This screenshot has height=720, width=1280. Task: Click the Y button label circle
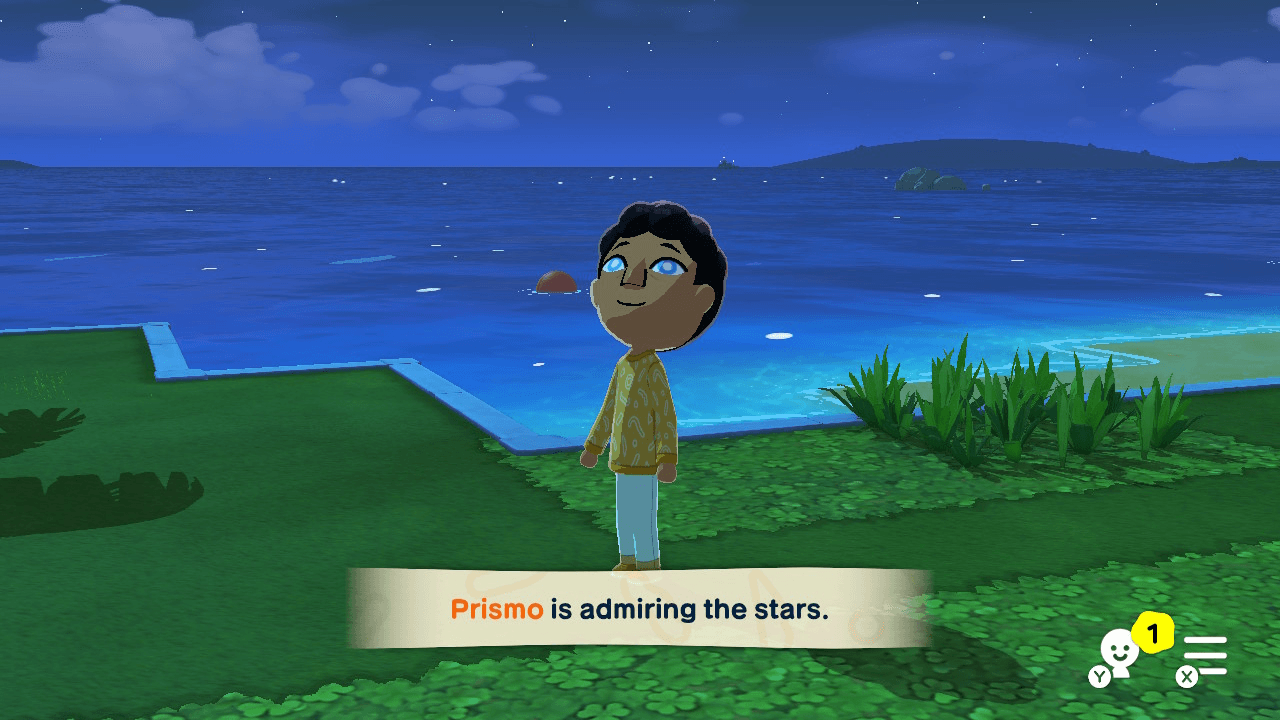pyautogui.click(x=1098, y=676)
